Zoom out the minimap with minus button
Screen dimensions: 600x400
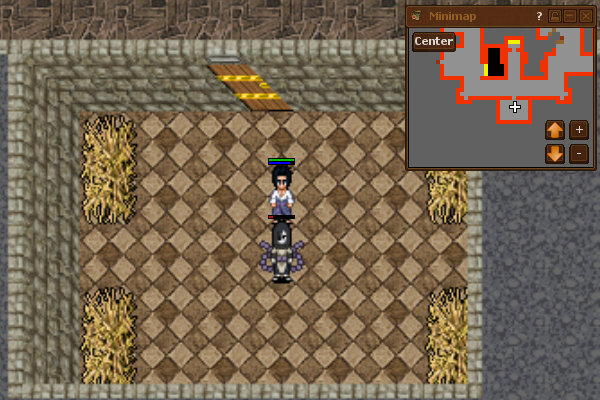579,154
